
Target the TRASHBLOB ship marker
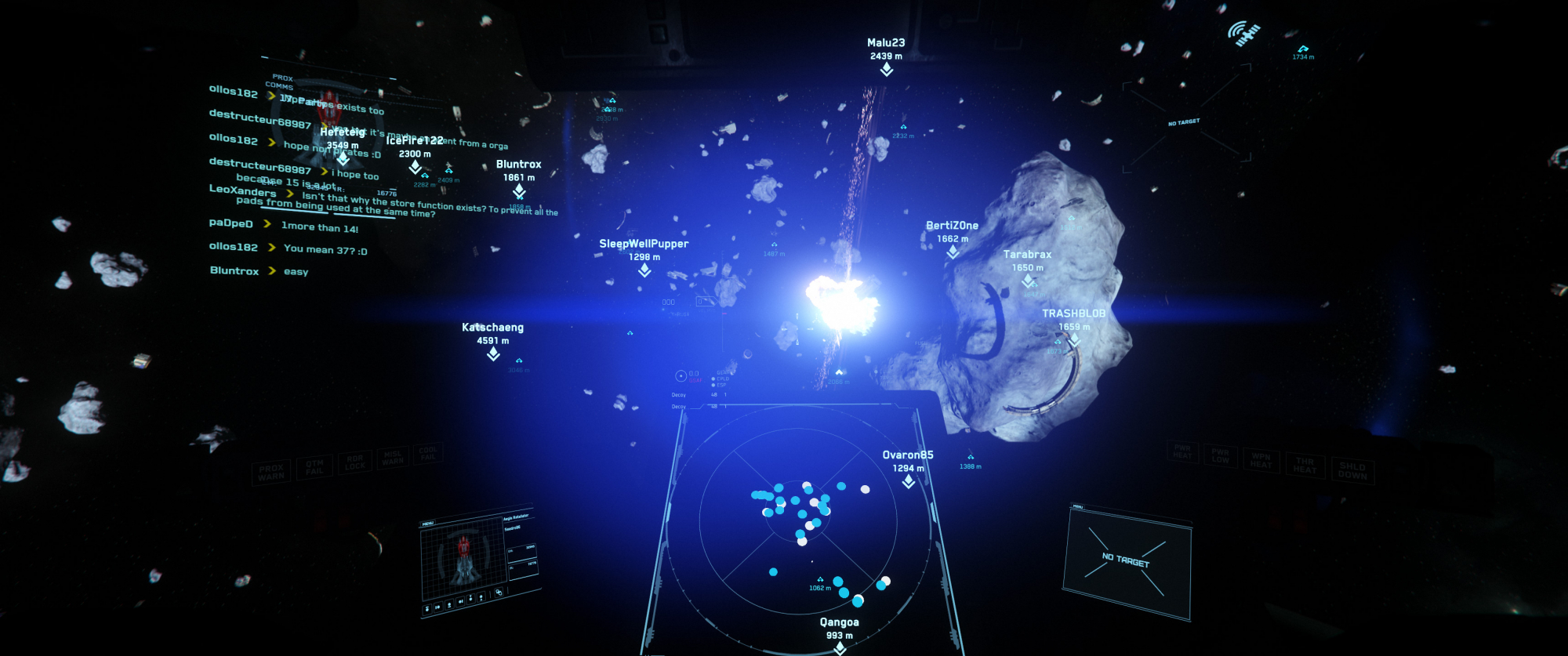click(1074, 340)
